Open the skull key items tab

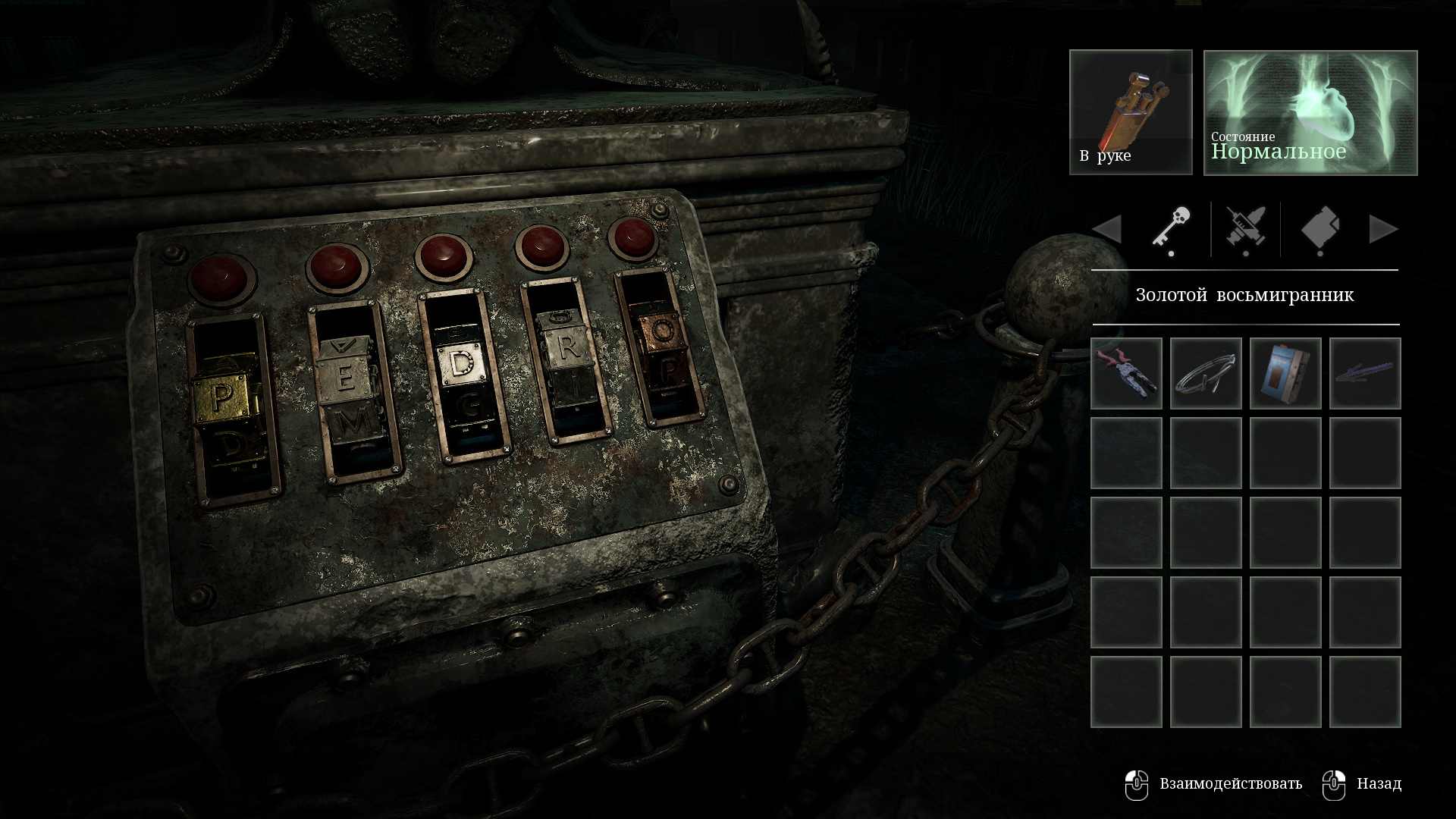click(x=1171, y=228)
